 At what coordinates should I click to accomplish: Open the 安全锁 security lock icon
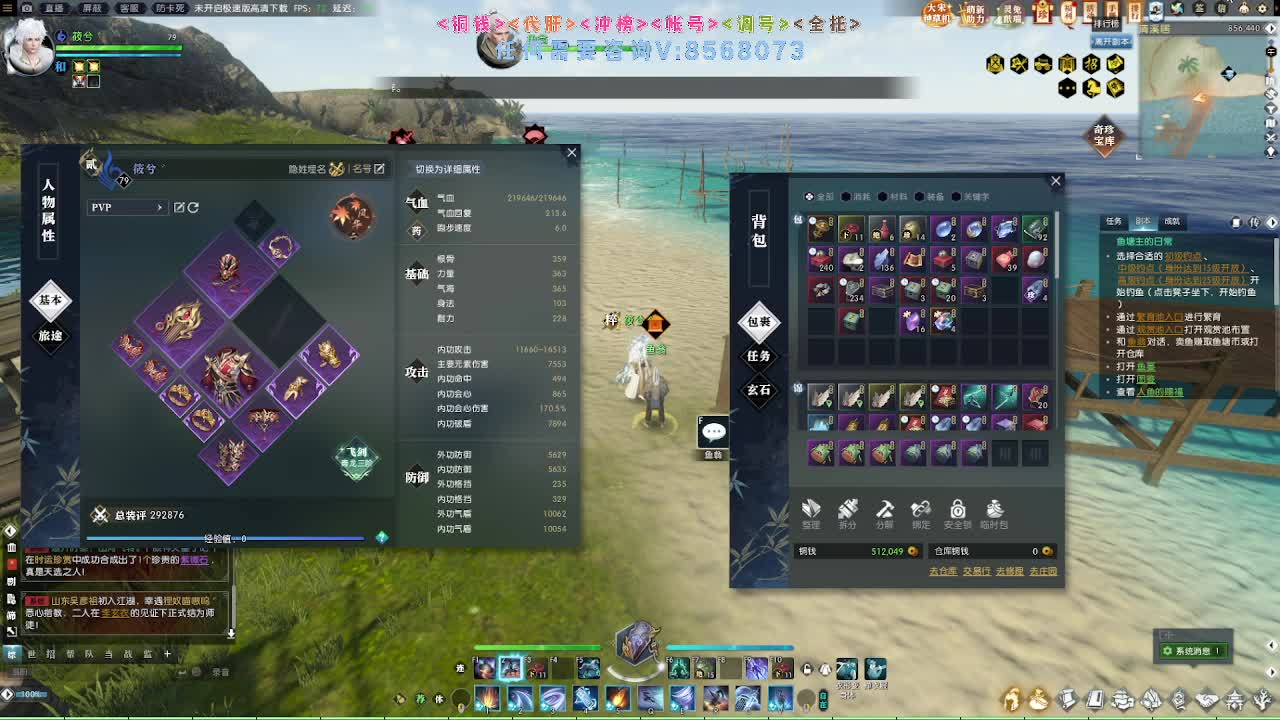click(958, 512)
